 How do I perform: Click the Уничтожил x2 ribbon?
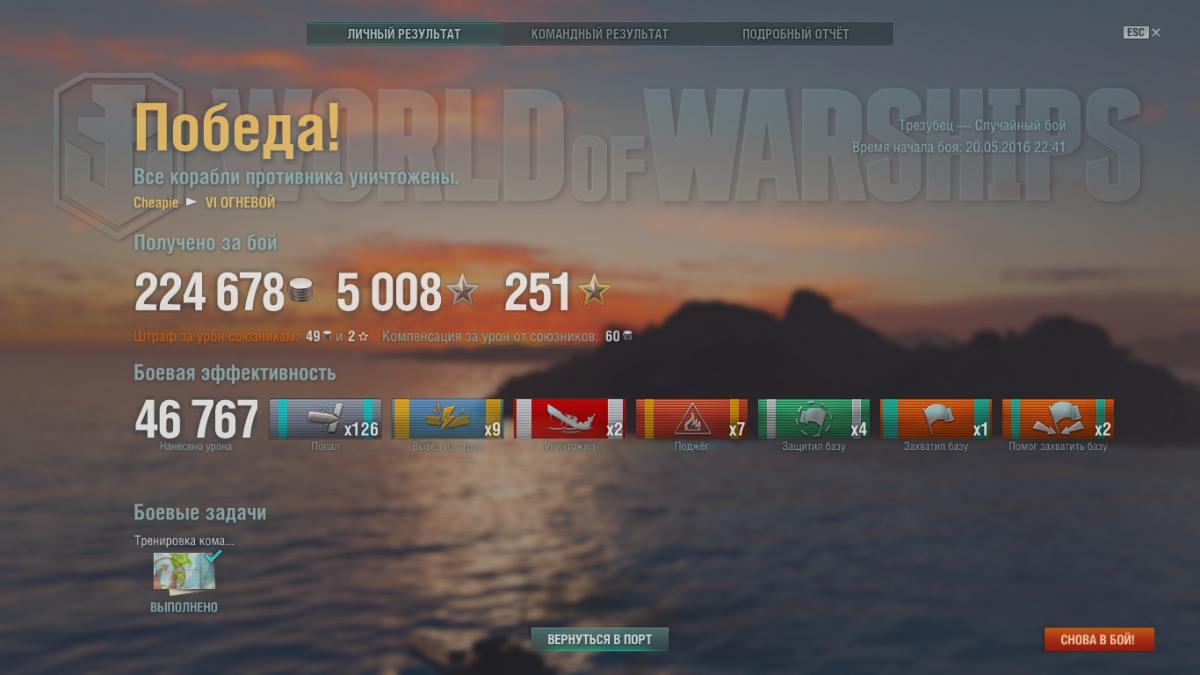click(x=569, y=419)
